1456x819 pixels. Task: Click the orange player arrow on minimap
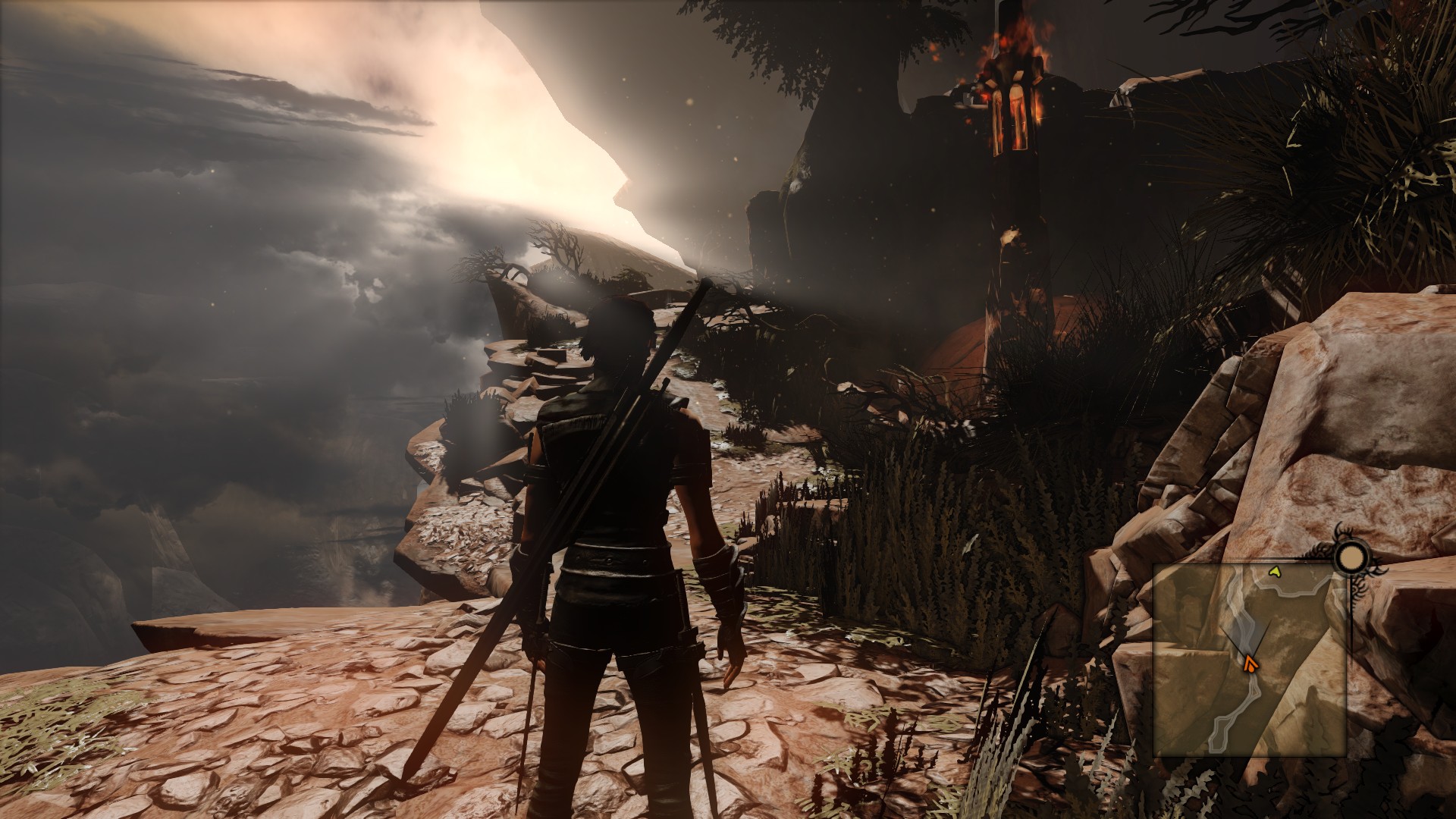pos(1249,665)
